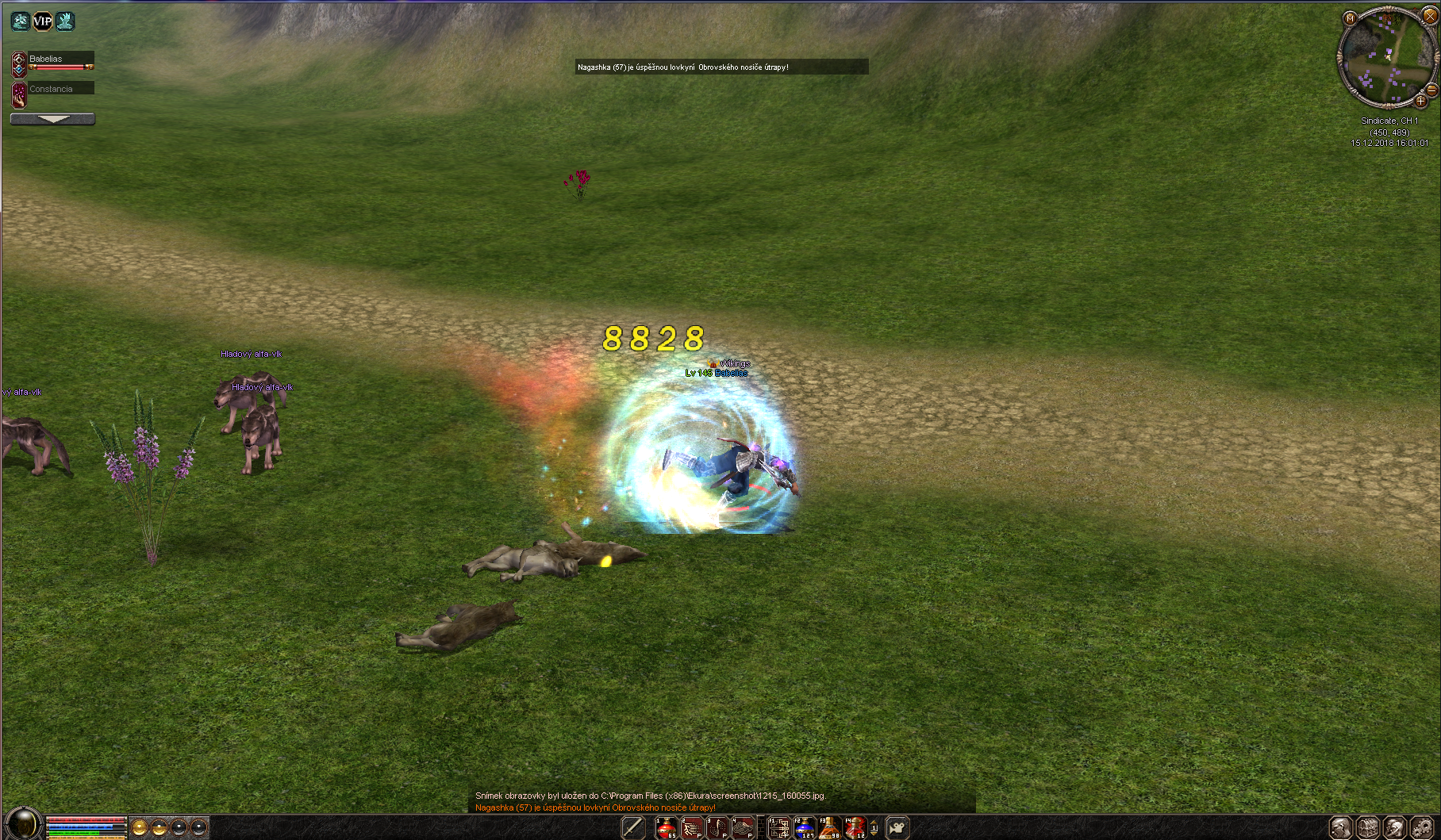Use the red flask in slot F4

[x=855, y=828]
